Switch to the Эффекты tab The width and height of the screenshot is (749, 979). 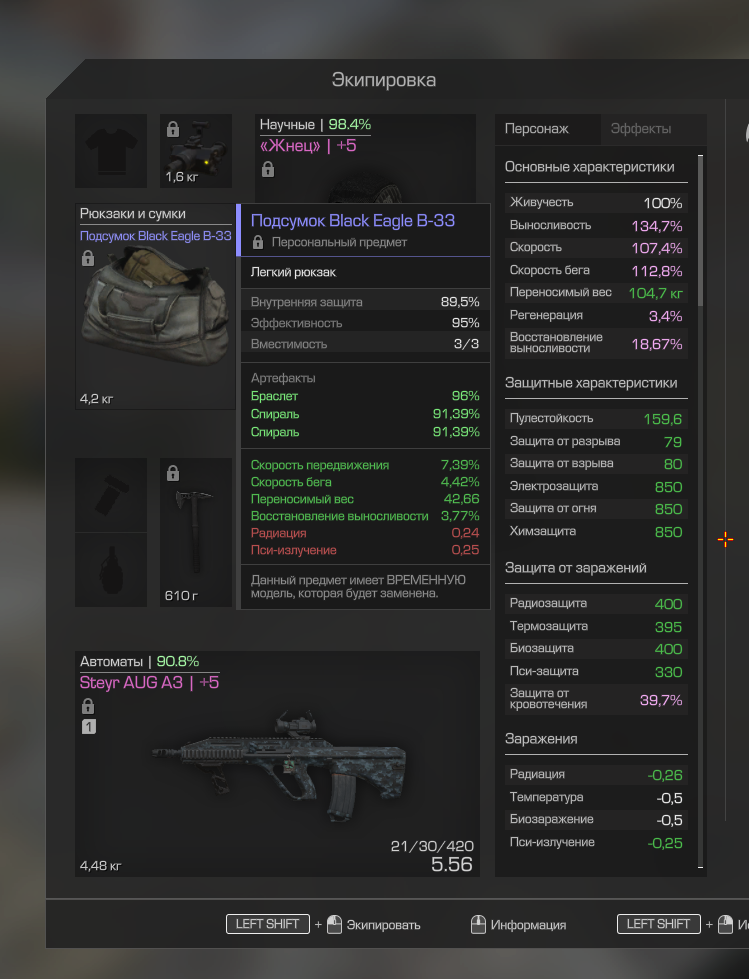641,129
